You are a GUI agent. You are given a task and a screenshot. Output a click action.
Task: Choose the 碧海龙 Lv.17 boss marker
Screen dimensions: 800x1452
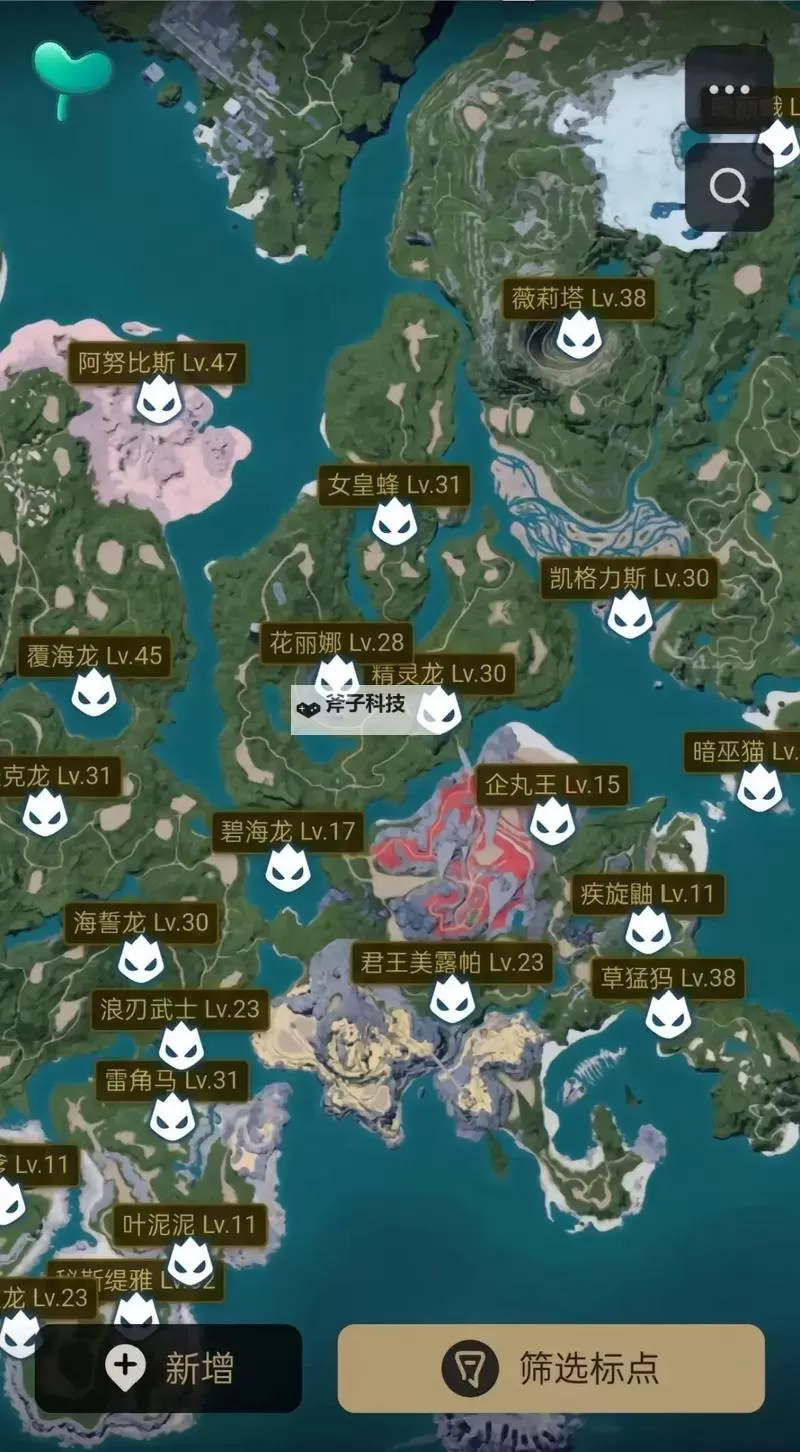pos(288,867)
